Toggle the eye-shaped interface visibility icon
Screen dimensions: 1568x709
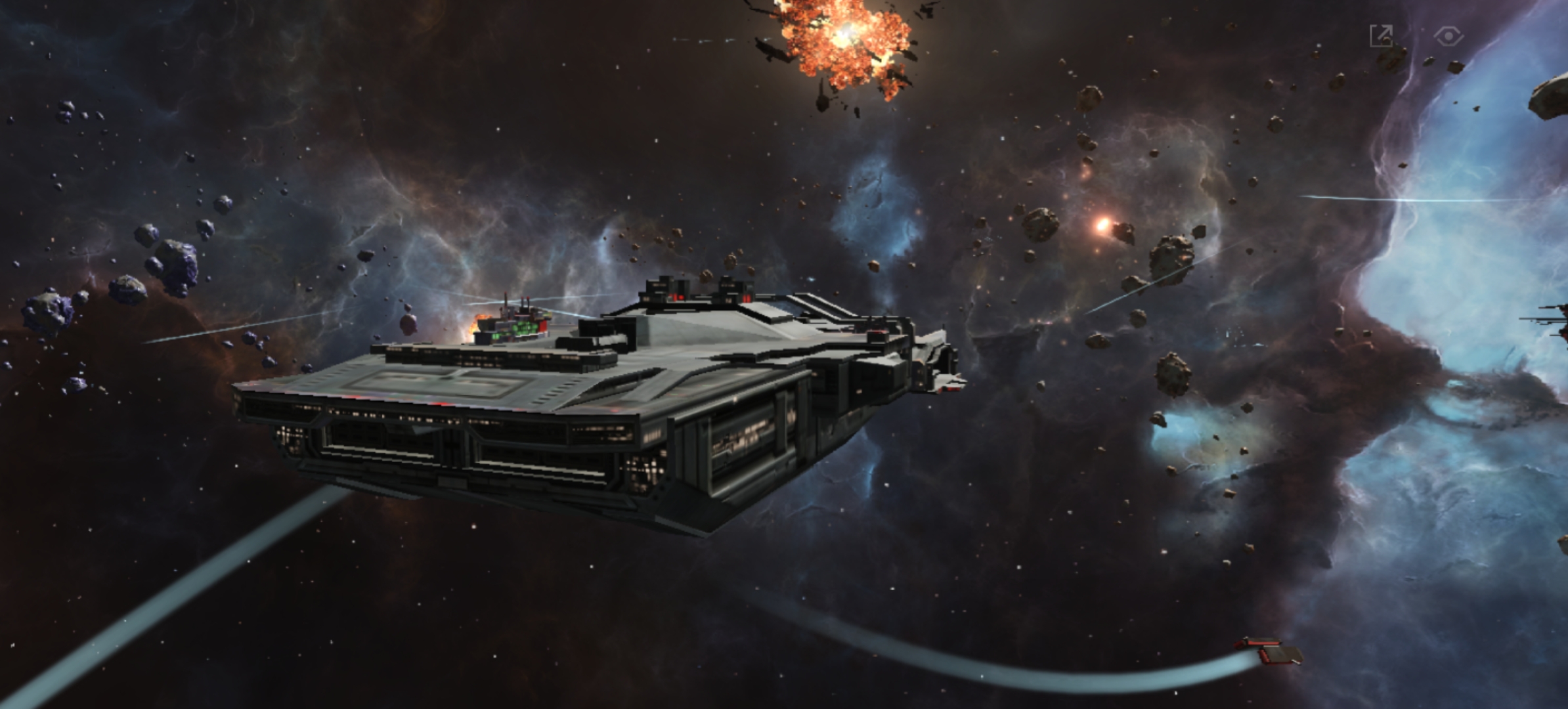point(1448,36)
